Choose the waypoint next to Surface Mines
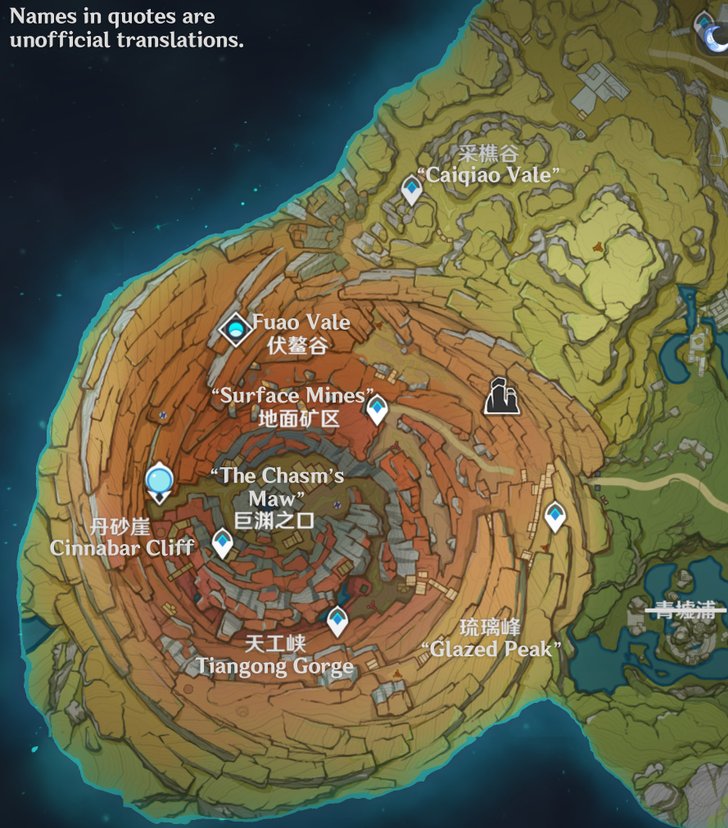Image resolution: width=728 pixels, height=828 pixels. click(x=376, y=408)
